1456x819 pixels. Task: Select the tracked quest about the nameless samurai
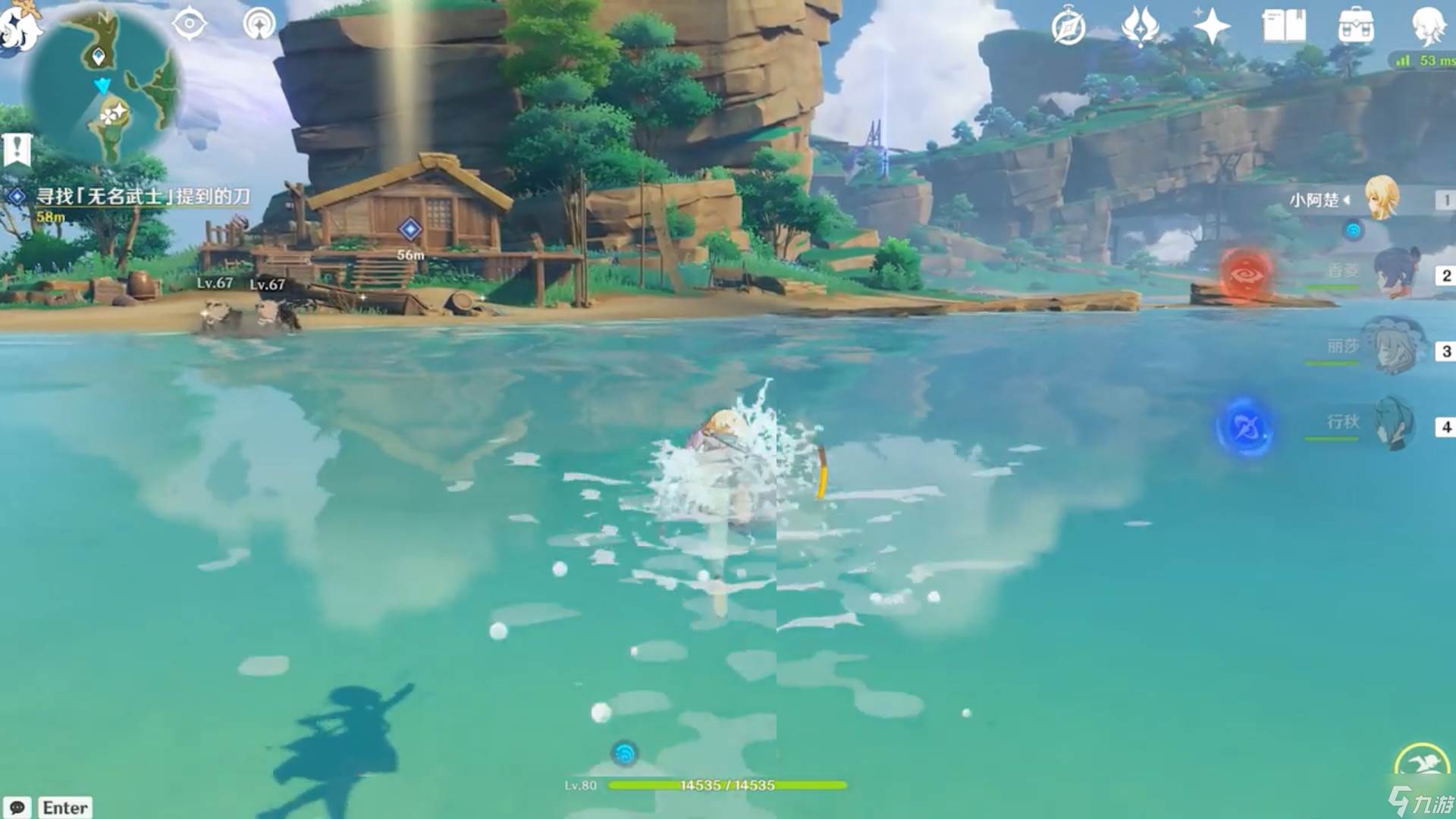(143, 197)
